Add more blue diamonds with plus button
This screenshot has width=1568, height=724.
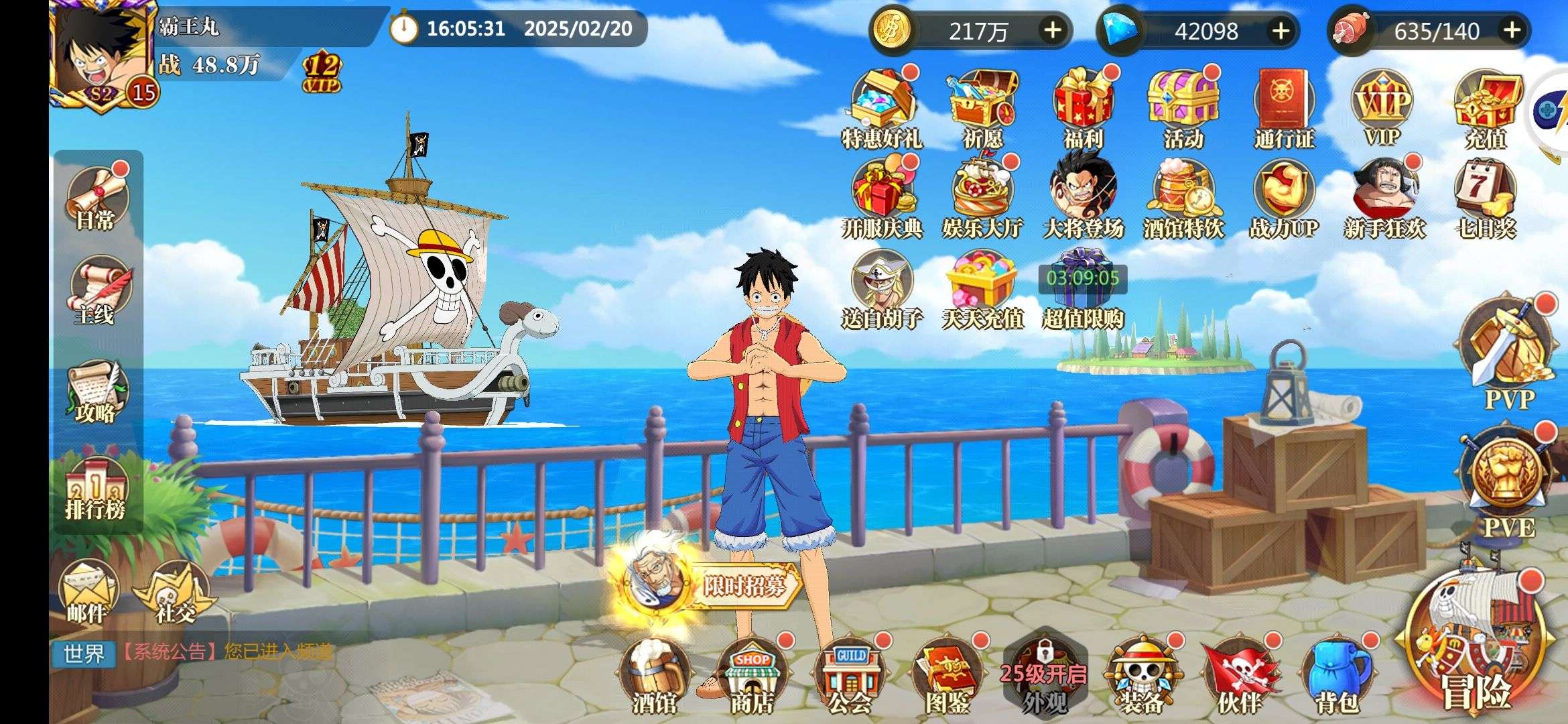click(x=1281, y=30)
